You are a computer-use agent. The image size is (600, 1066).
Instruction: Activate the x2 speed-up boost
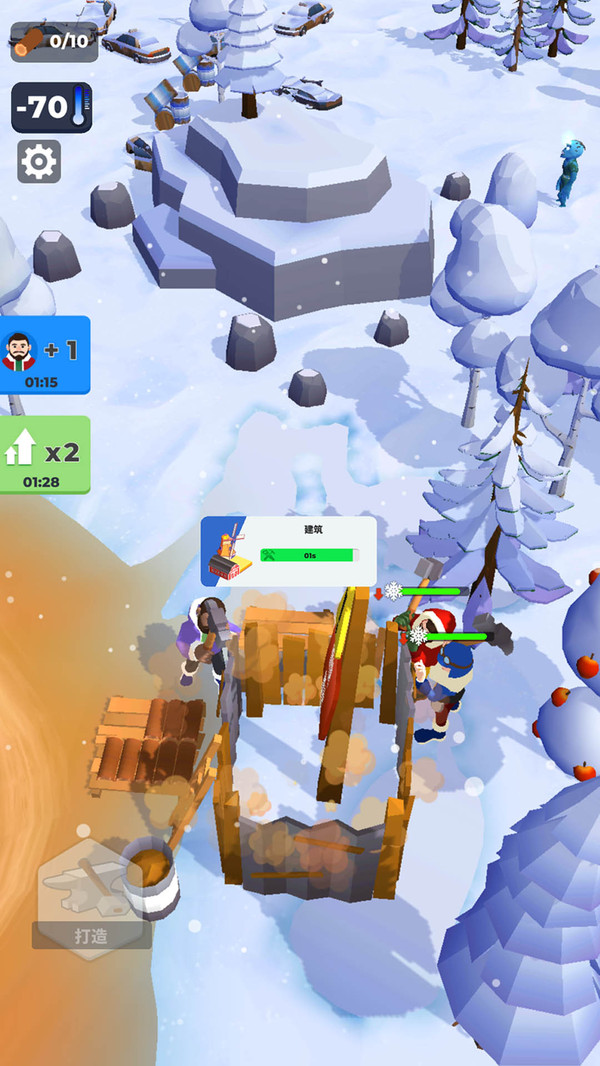(44, 455)
